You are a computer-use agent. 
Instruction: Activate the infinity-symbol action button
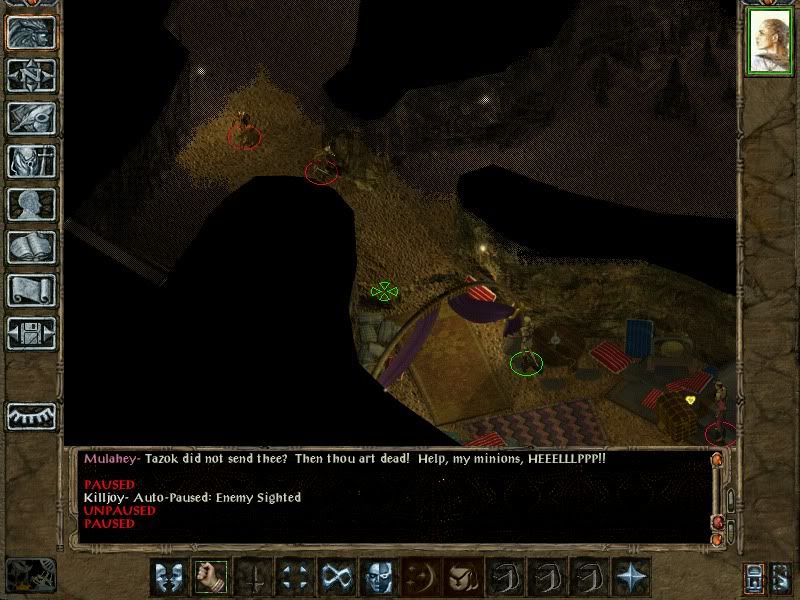[336, 577]
